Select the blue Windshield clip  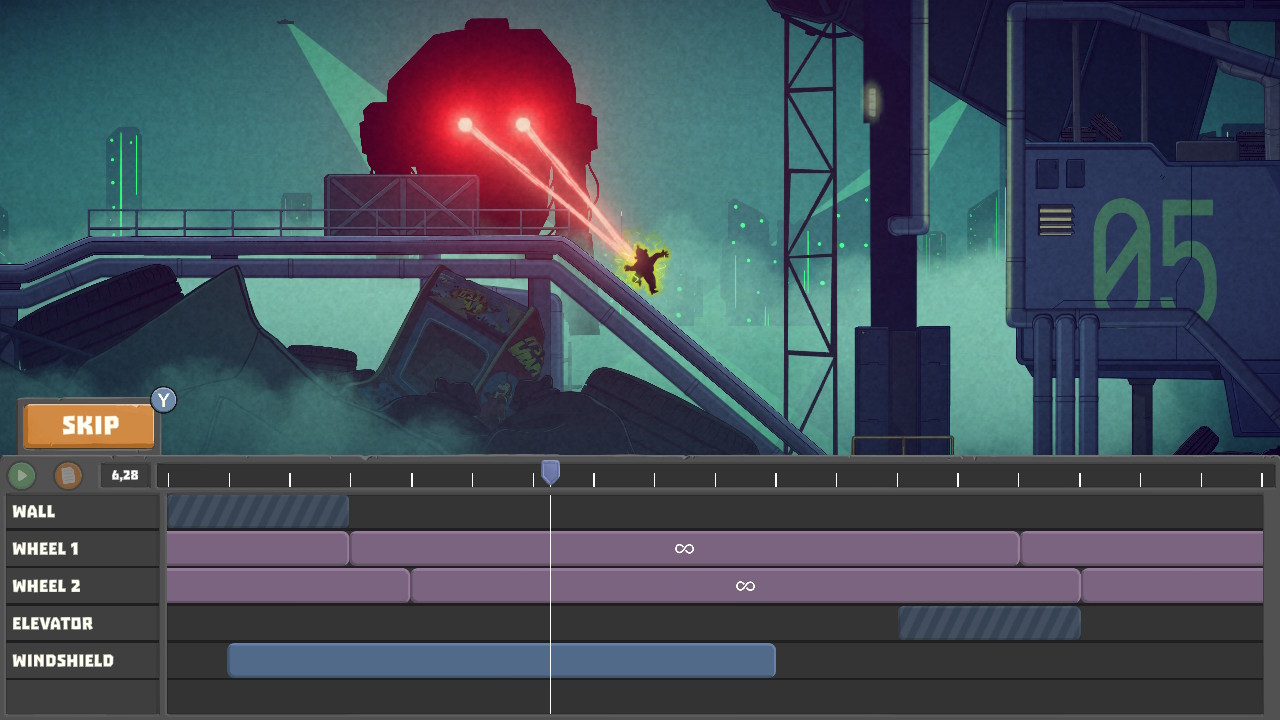[500, 659]
